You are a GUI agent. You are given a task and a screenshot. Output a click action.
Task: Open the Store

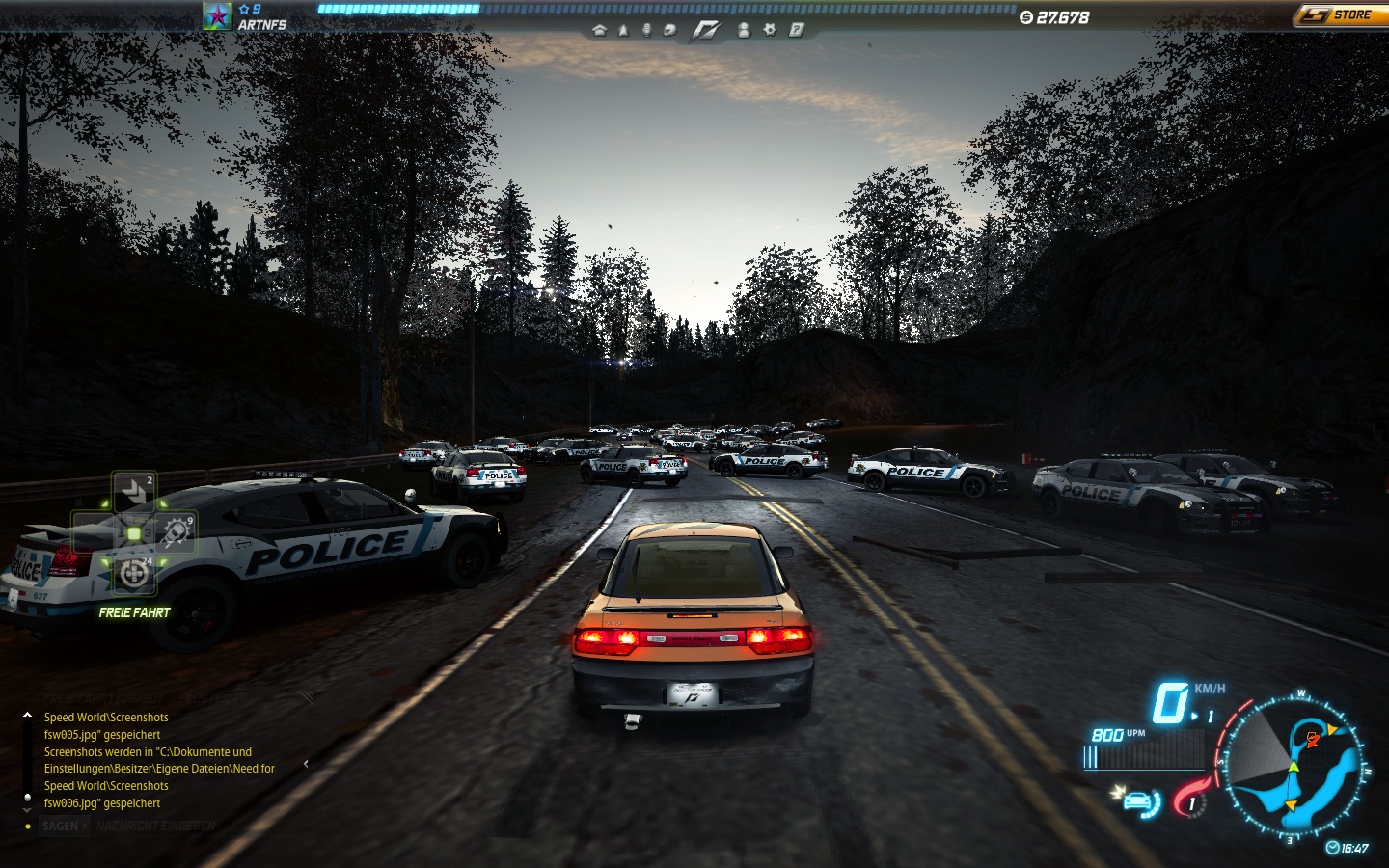coord(1339,15)
